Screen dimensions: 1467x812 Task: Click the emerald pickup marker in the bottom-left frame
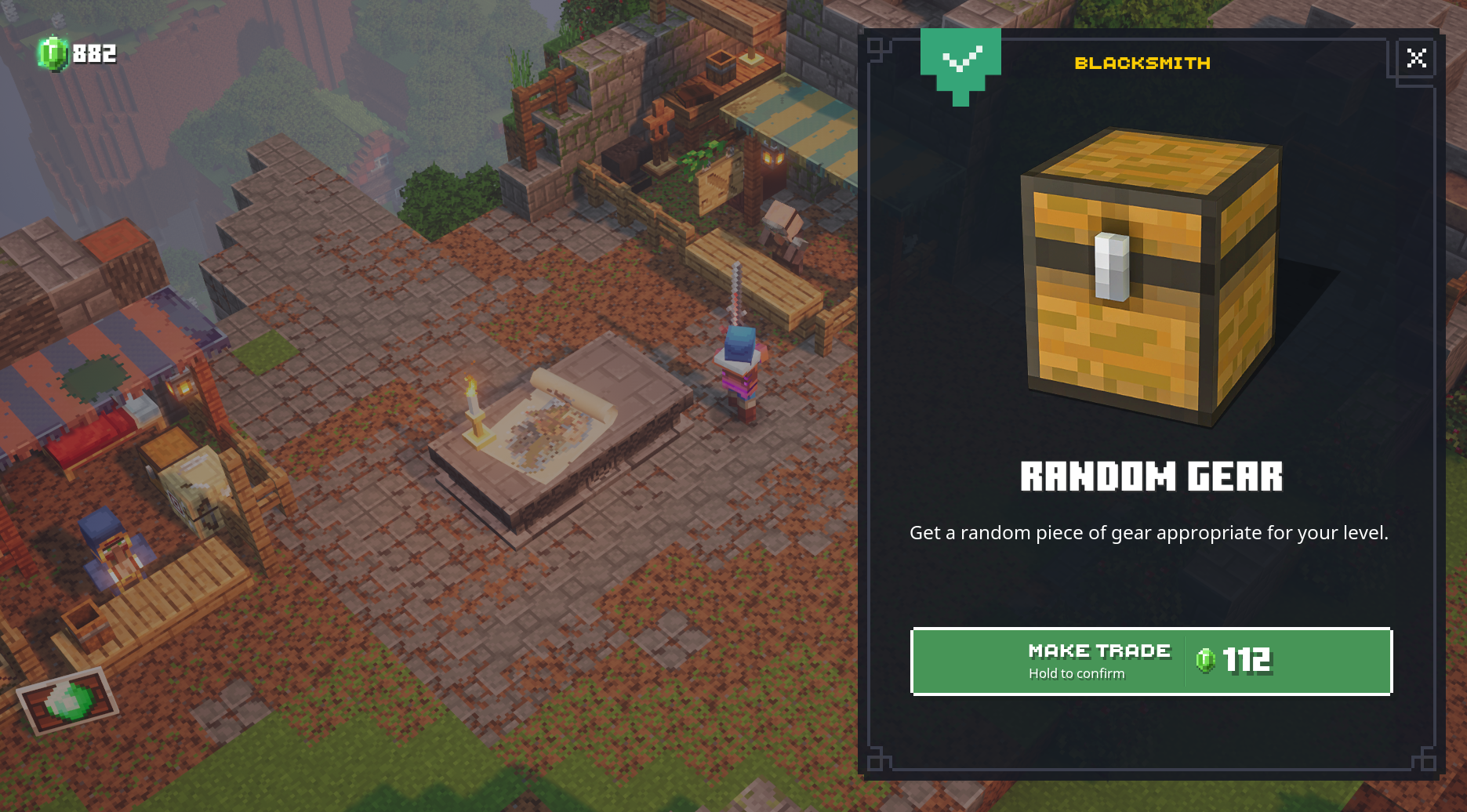pos(66,700)
